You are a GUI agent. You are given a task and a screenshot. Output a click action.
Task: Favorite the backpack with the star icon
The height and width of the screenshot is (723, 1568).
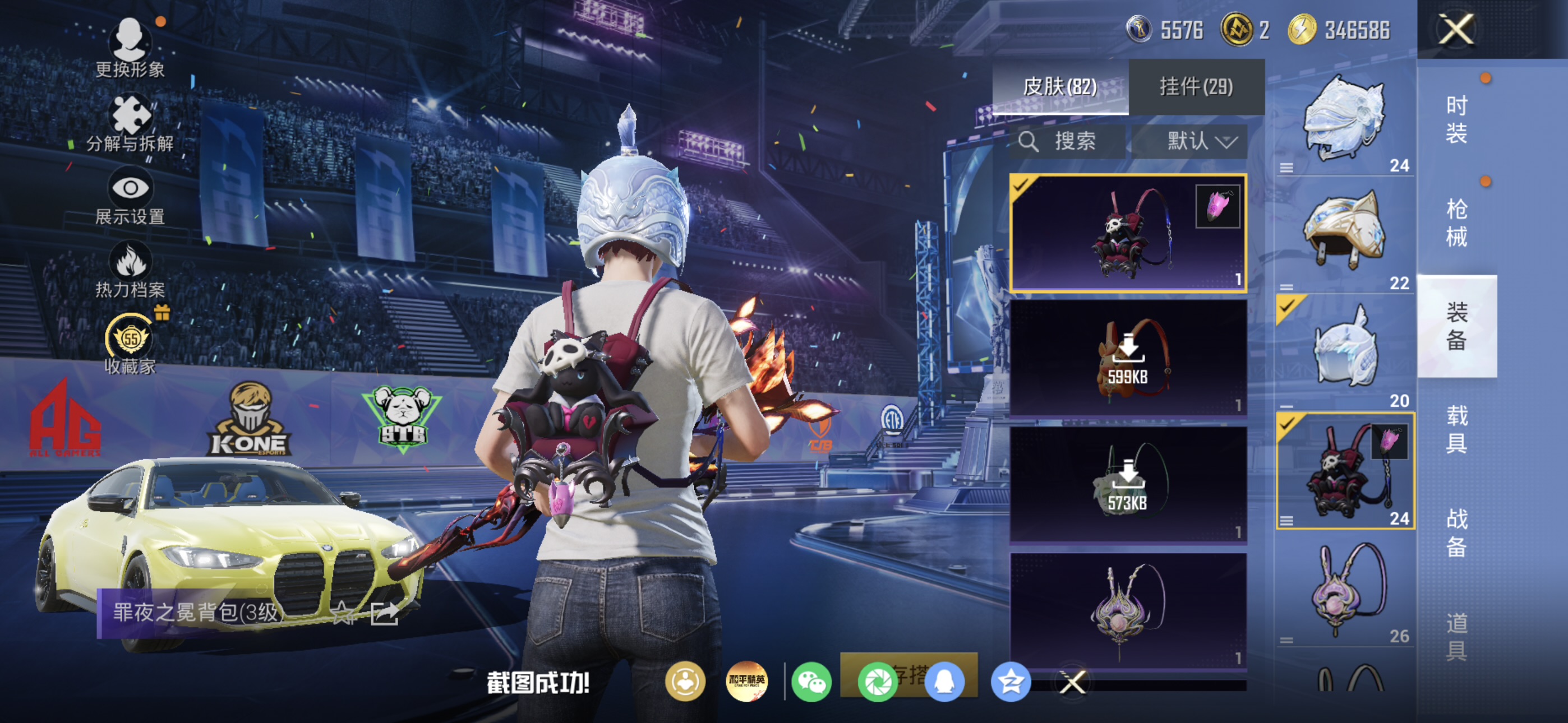(343, 613)
